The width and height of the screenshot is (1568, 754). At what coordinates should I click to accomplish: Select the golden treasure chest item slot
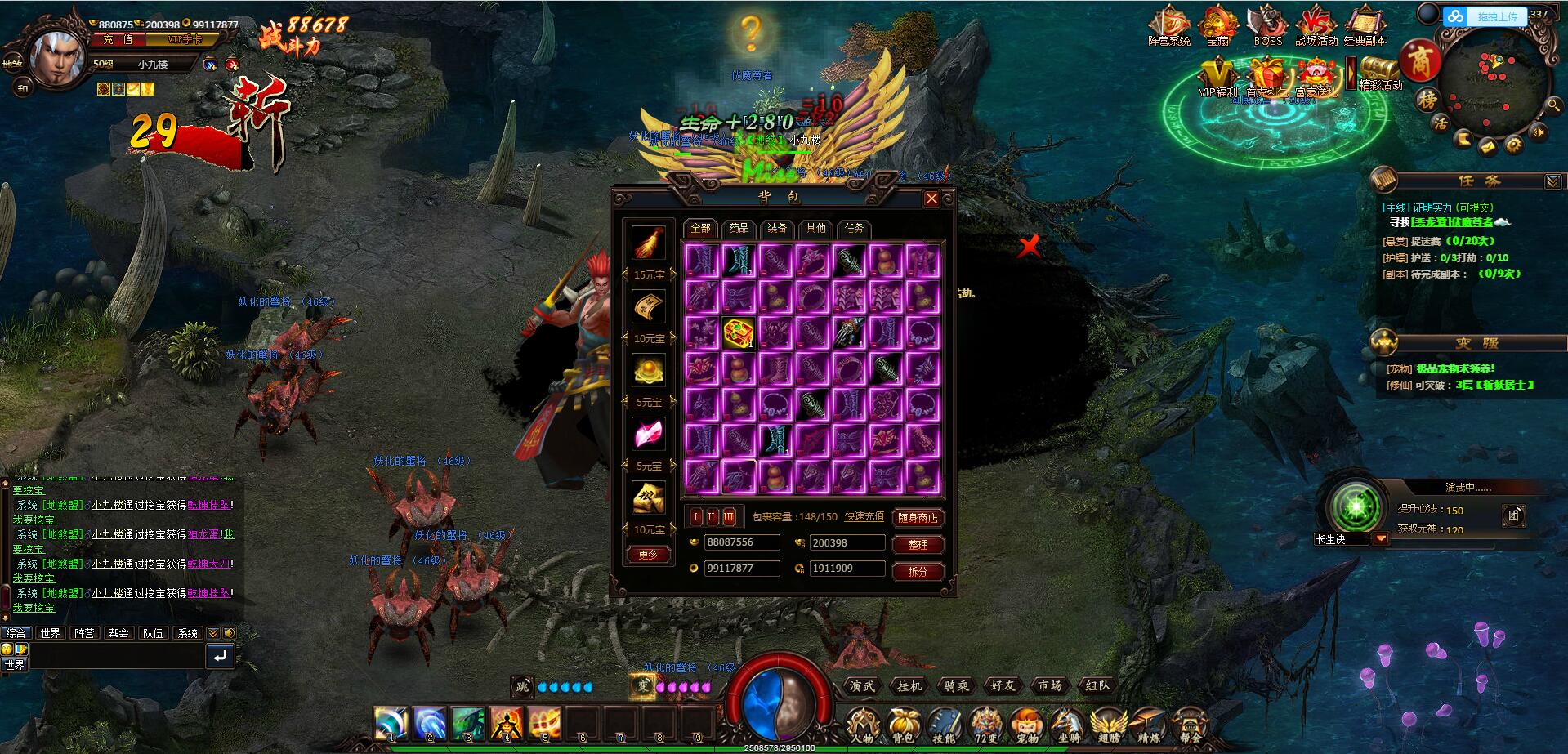tap(739, 333)
